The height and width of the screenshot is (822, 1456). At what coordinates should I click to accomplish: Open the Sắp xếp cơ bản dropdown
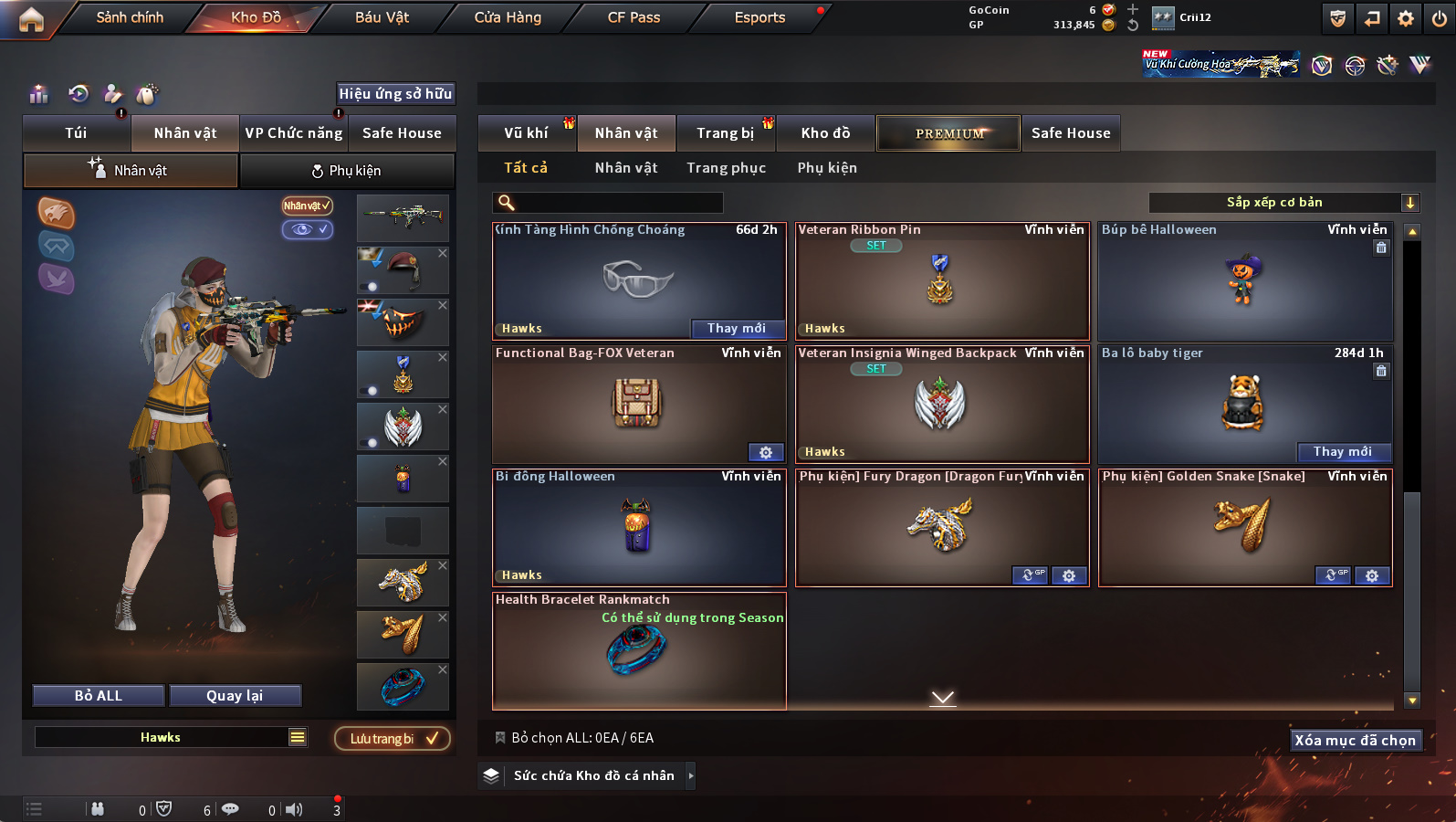1283,203
